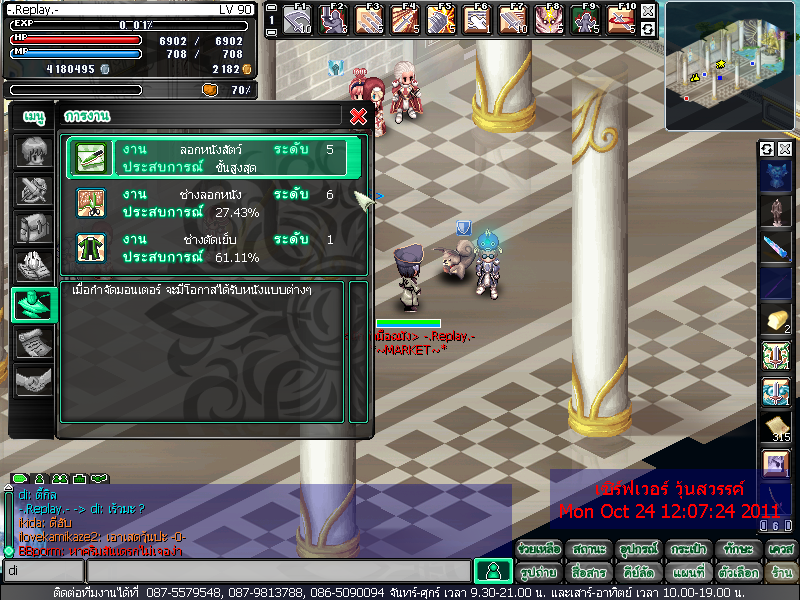This screenshot has height=600, width=800.
Task: Open the ช่วยเหลือ help button
Action: [x=540, y=549]
